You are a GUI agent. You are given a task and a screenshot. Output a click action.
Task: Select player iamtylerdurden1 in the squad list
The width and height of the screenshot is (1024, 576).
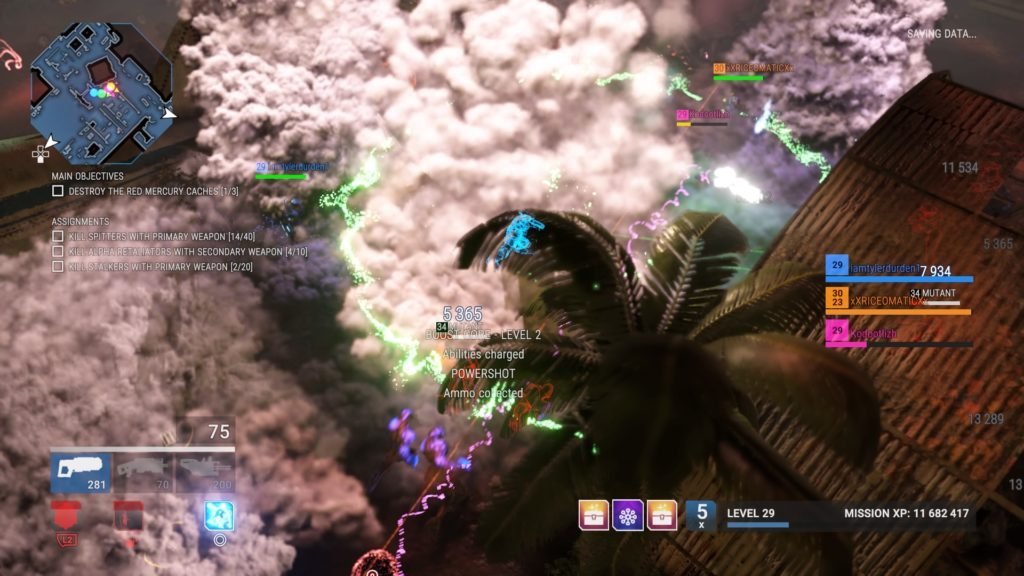pyautogui.click(x=898, y=270)
